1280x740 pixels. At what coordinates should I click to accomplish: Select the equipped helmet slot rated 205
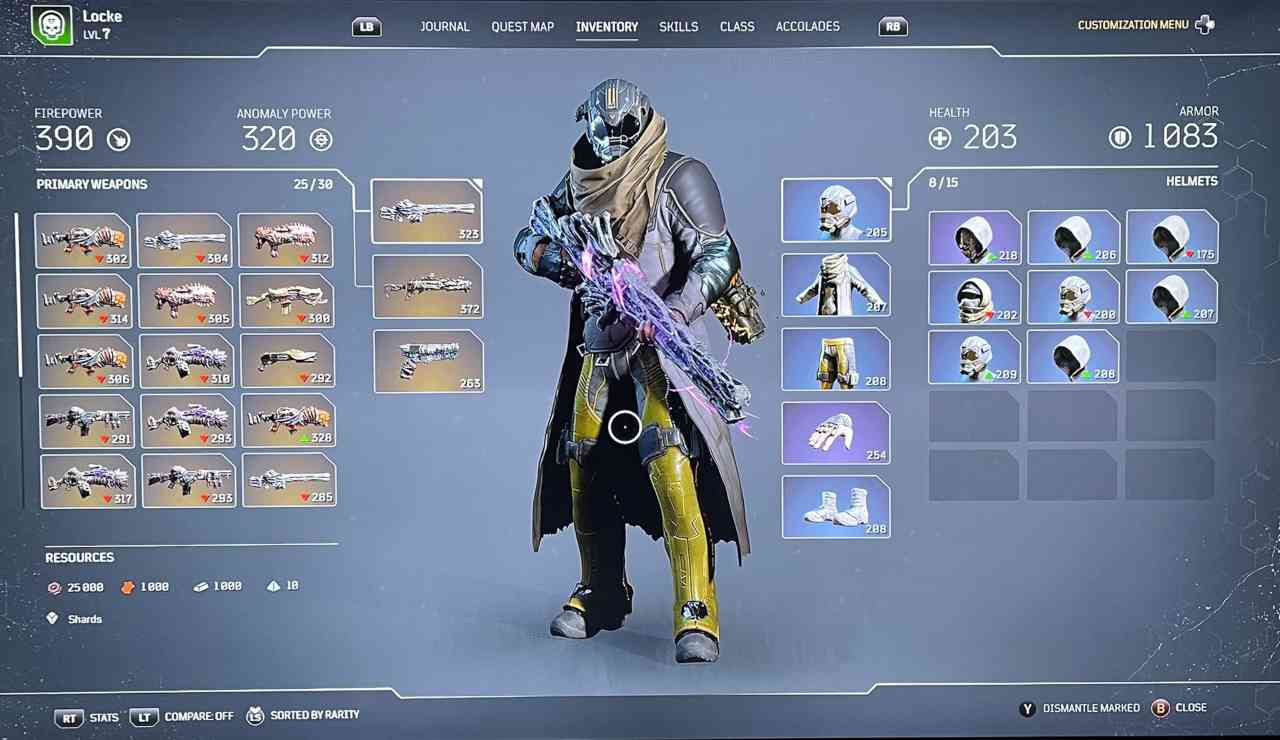[x=836, y=210]
